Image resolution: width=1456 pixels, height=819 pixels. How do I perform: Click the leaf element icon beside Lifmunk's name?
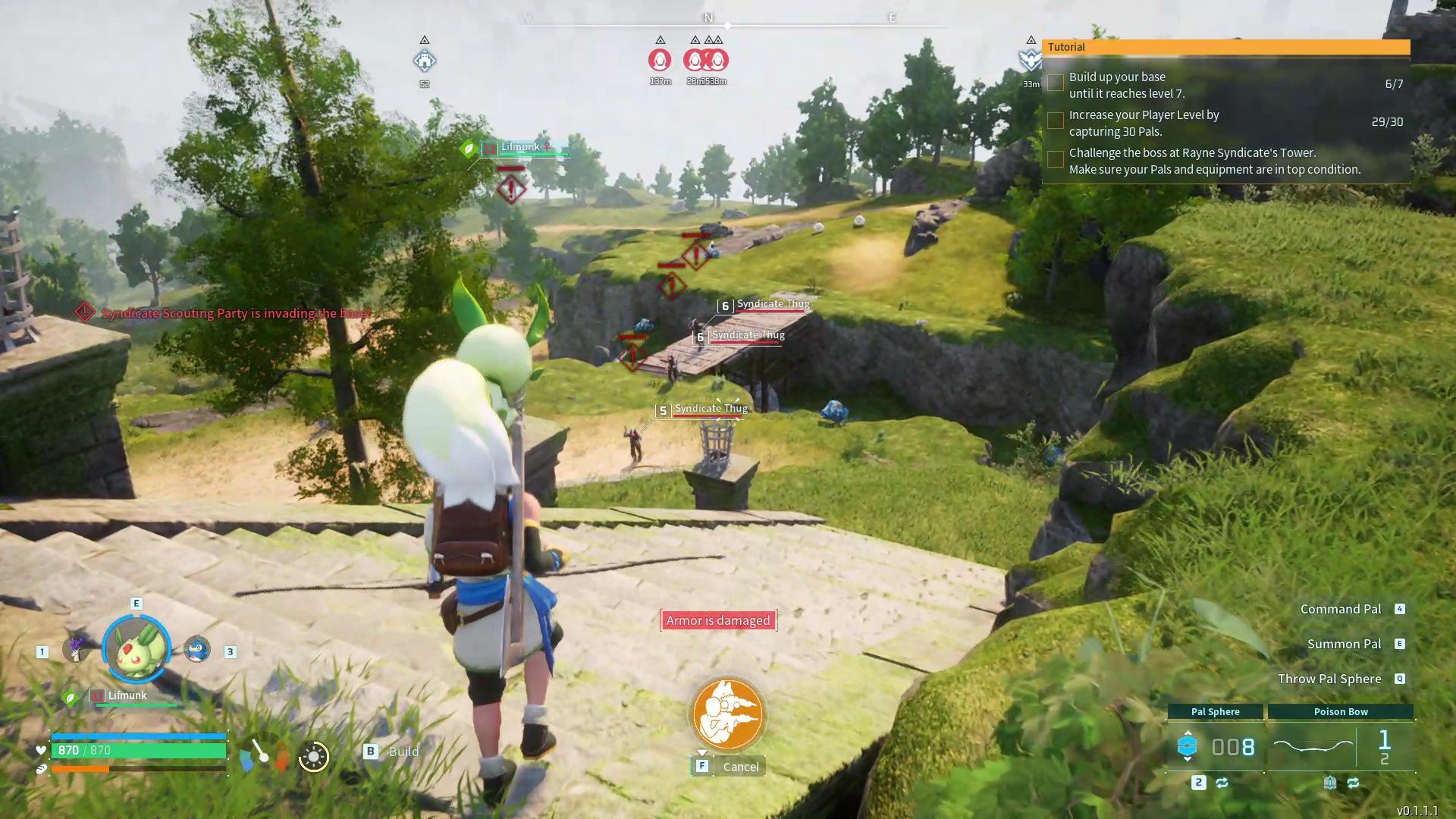pyautogui.click(x=71, y=697)
